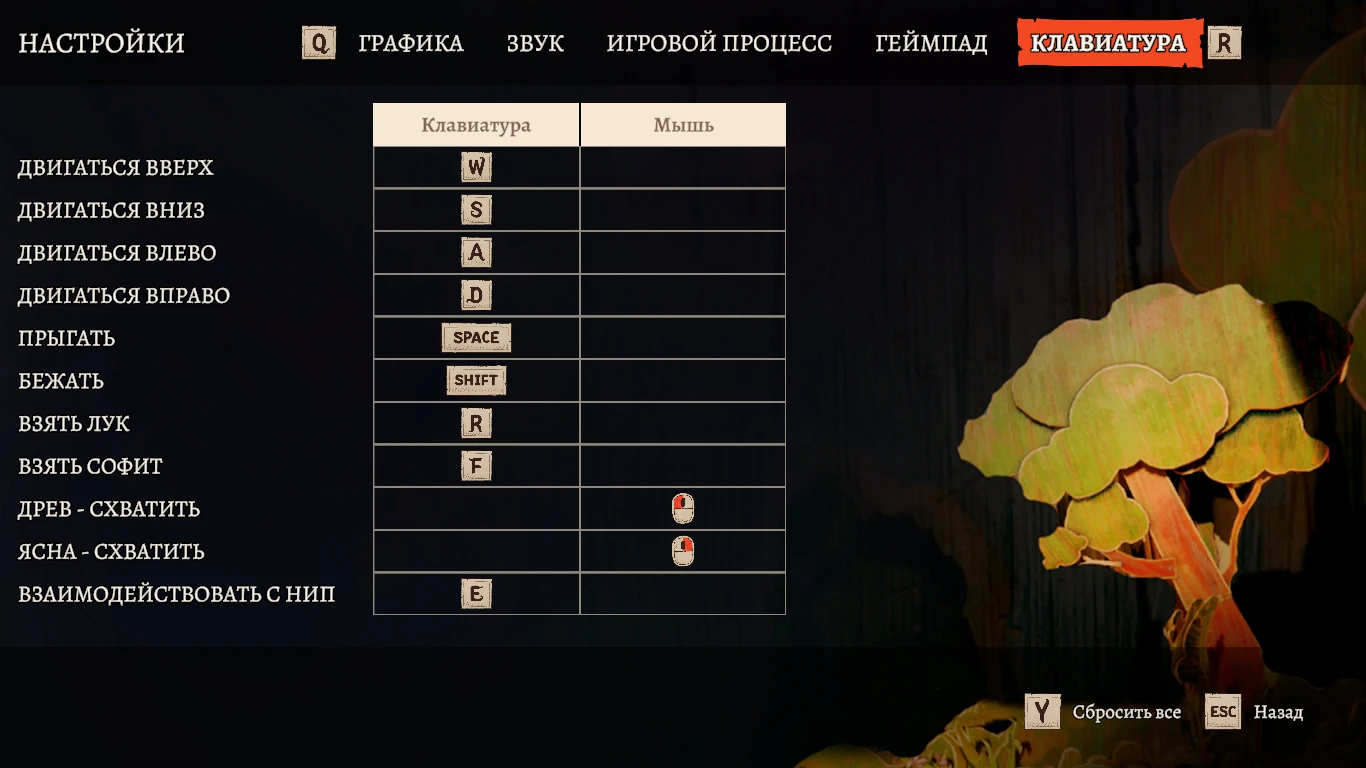Click the F key binding for Взять софит
The image size is (1366, 768).
(x=475, y=465)
